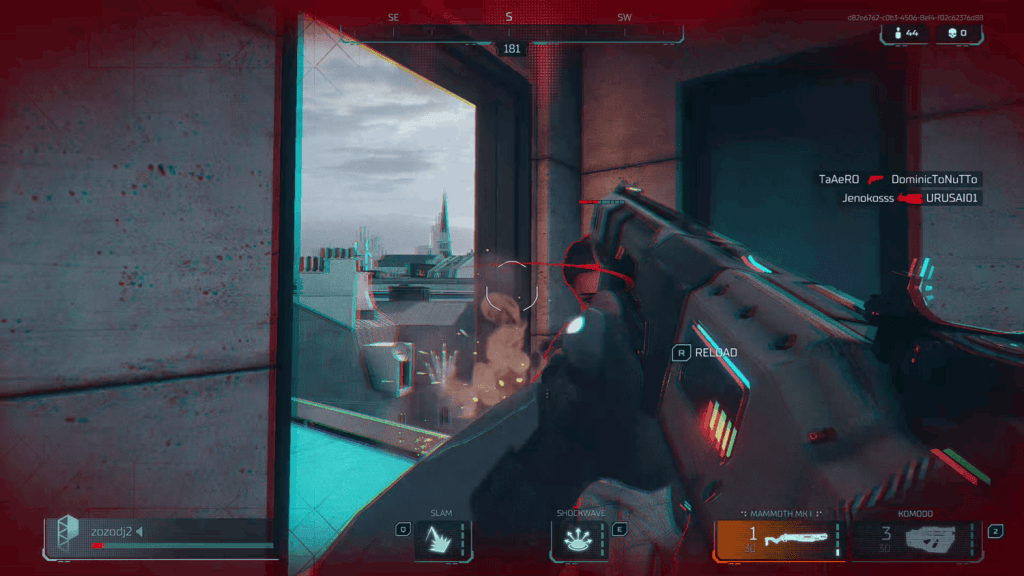Switch to the Komodo weapon slot
Screen dimensions: 1024x576
click(x=915, y=540)
